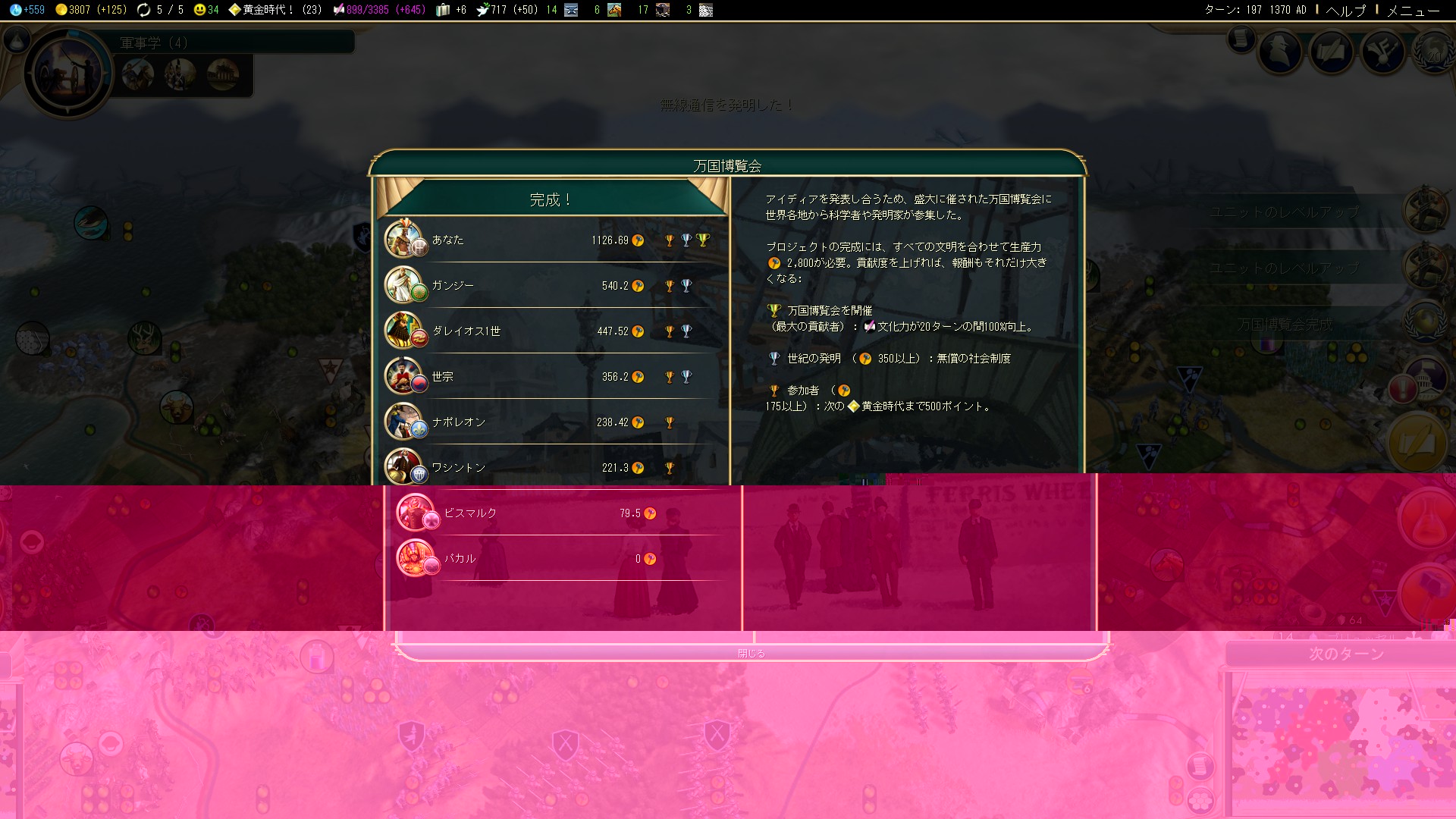
Task: Toggle the hex grid map option icon
Action: (x=1202, y=799)
